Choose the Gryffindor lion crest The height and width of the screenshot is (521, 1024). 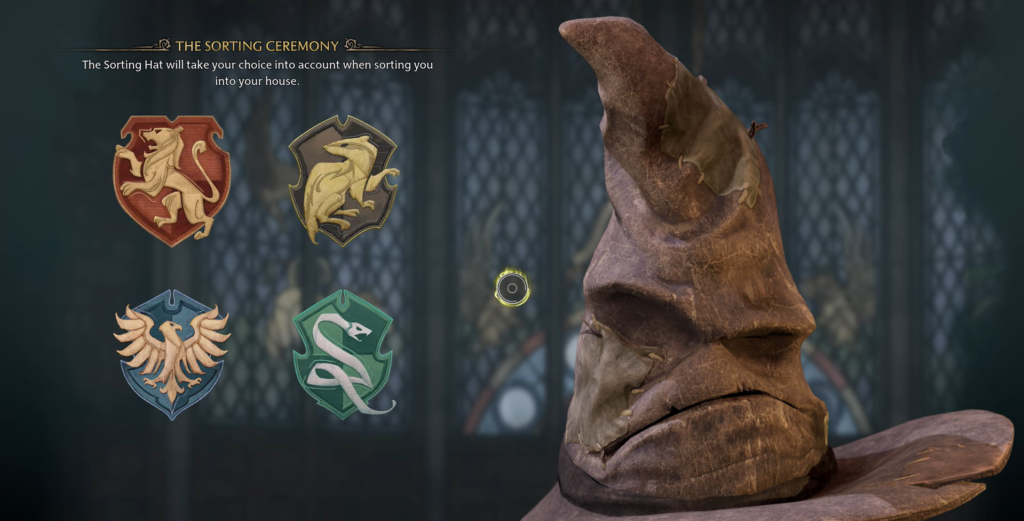click(x=171, y=180)
